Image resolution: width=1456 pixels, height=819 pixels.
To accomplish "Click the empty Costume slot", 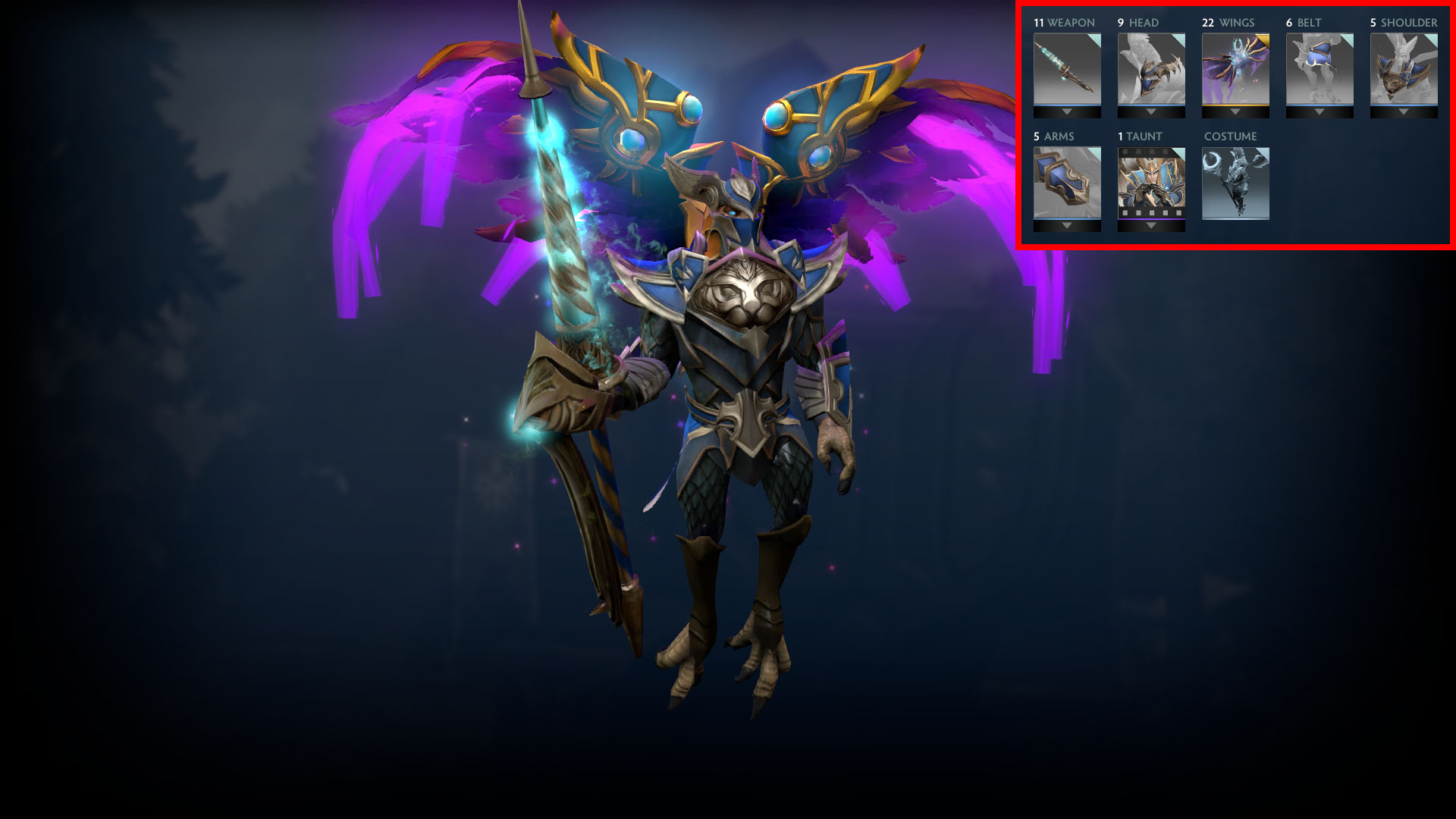I will [1235, 182].
